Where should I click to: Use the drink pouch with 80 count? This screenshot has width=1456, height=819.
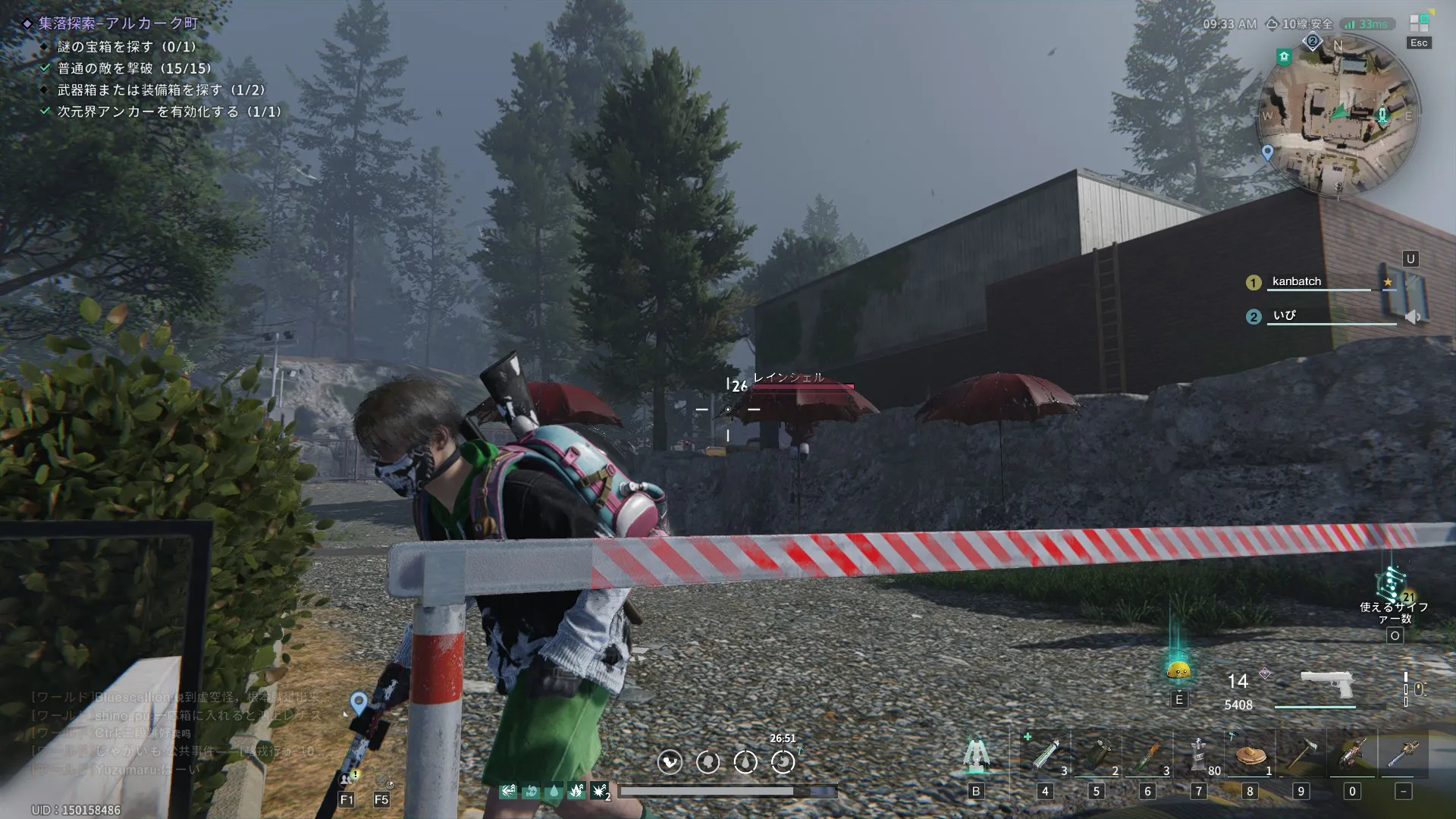(x=1199, y=755)
